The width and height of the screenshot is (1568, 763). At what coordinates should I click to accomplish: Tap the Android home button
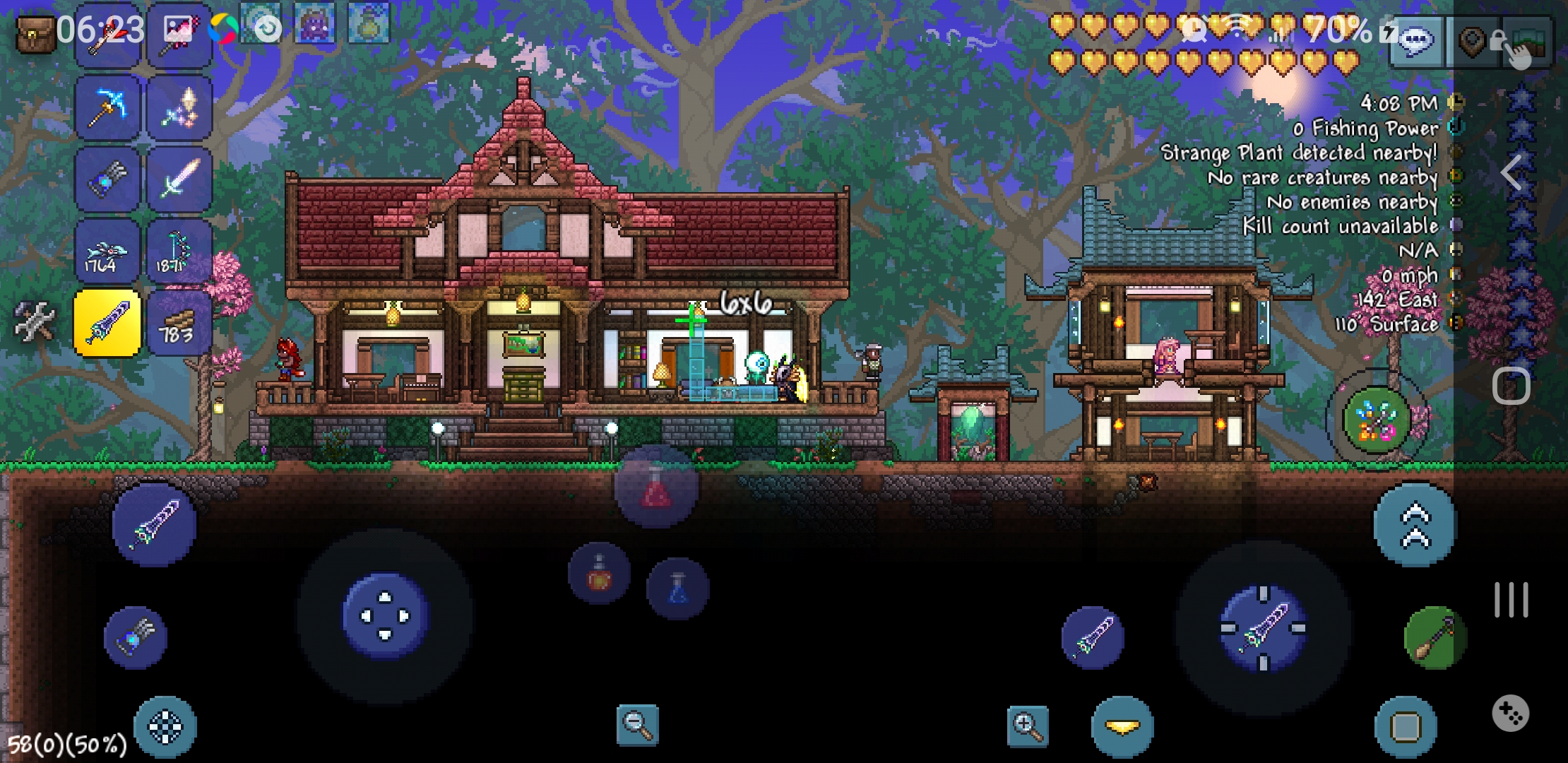pos(1511,386)
